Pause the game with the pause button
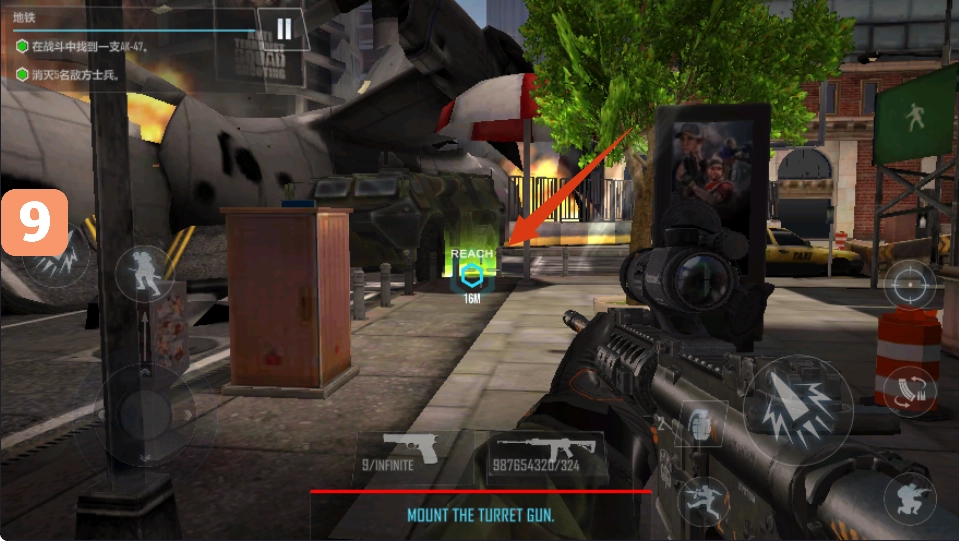959x541 pixels. tap(284, 29)
